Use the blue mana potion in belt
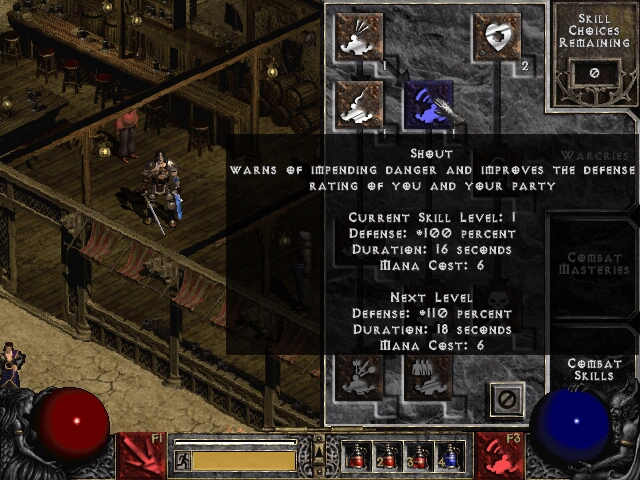This screenshot has width=640, height=480. 452,456
